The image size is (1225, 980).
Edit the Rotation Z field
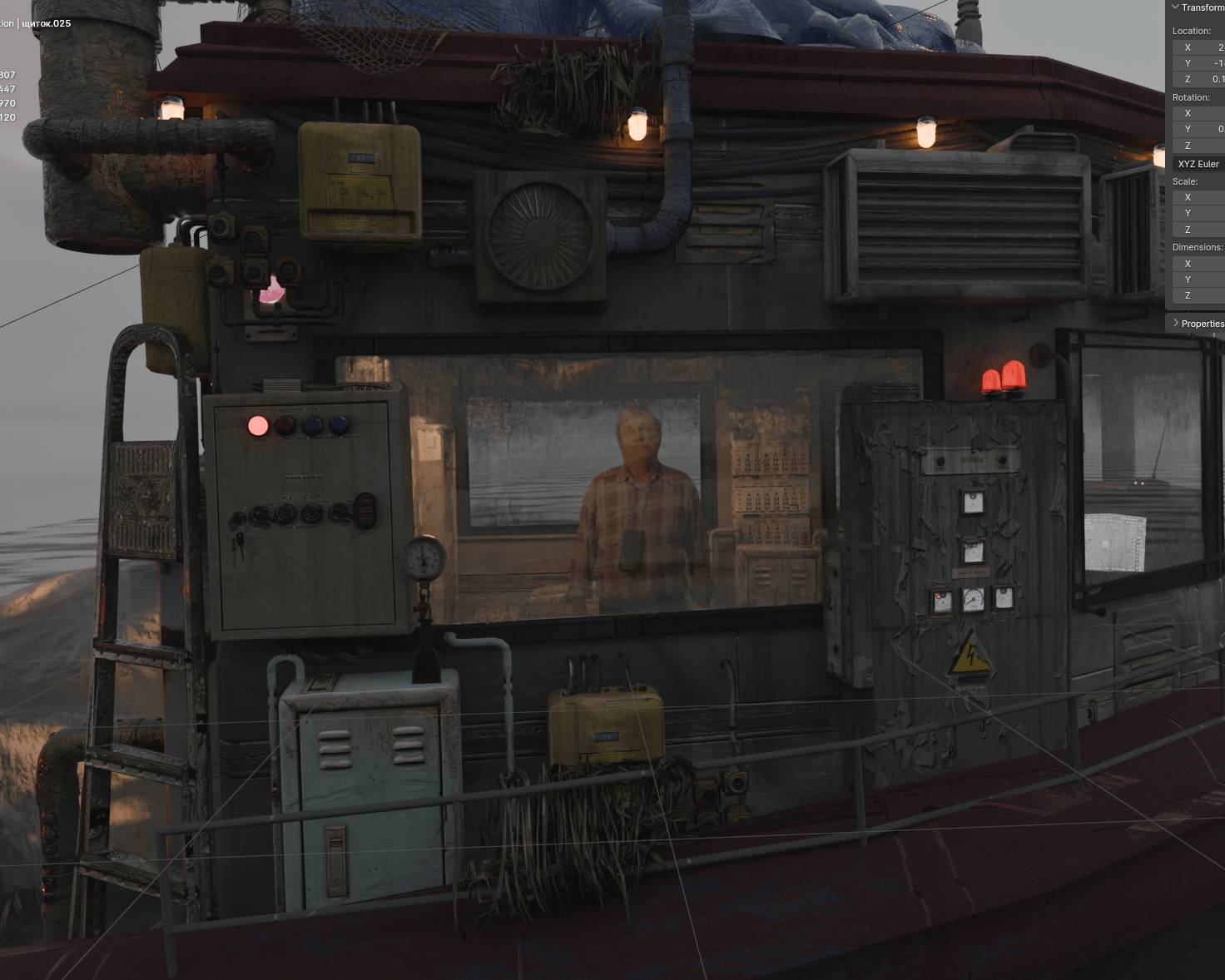click(x=1200, y=146)
